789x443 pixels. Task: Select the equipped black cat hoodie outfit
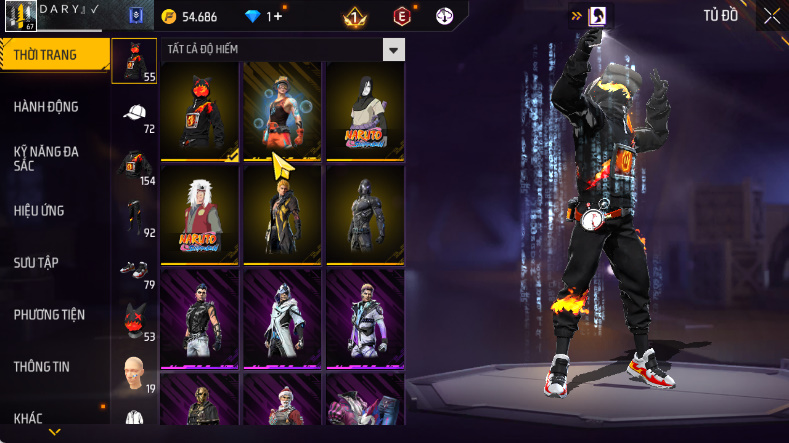200,111
